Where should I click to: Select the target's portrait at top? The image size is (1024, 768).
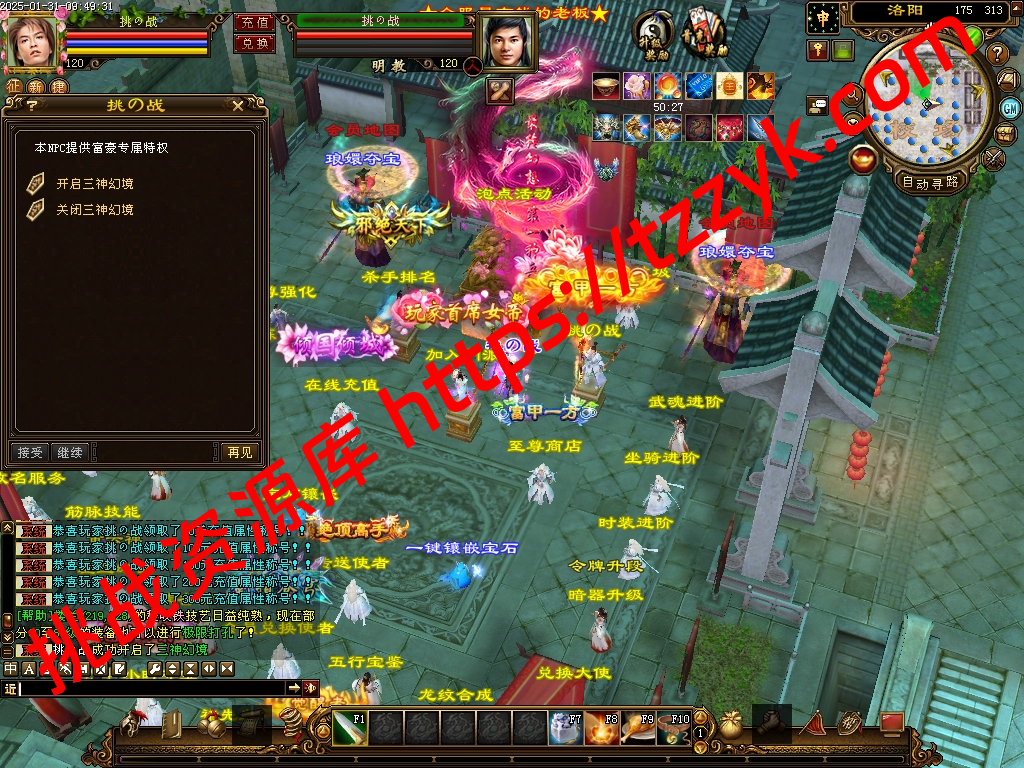pos(508,40)
